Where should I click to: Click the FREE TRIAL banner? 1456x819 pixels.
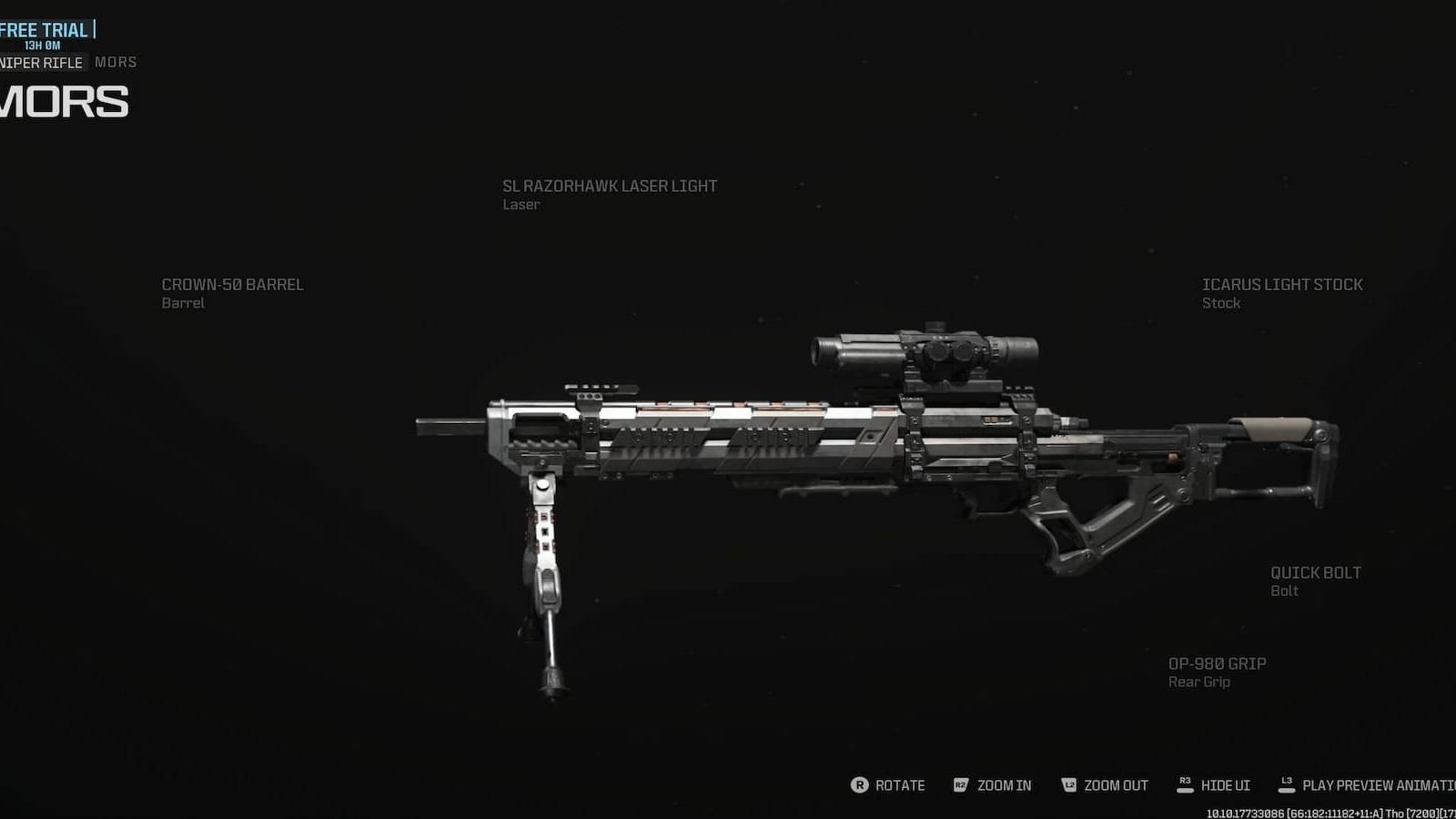pyautogui.click(x=44, y=28)
